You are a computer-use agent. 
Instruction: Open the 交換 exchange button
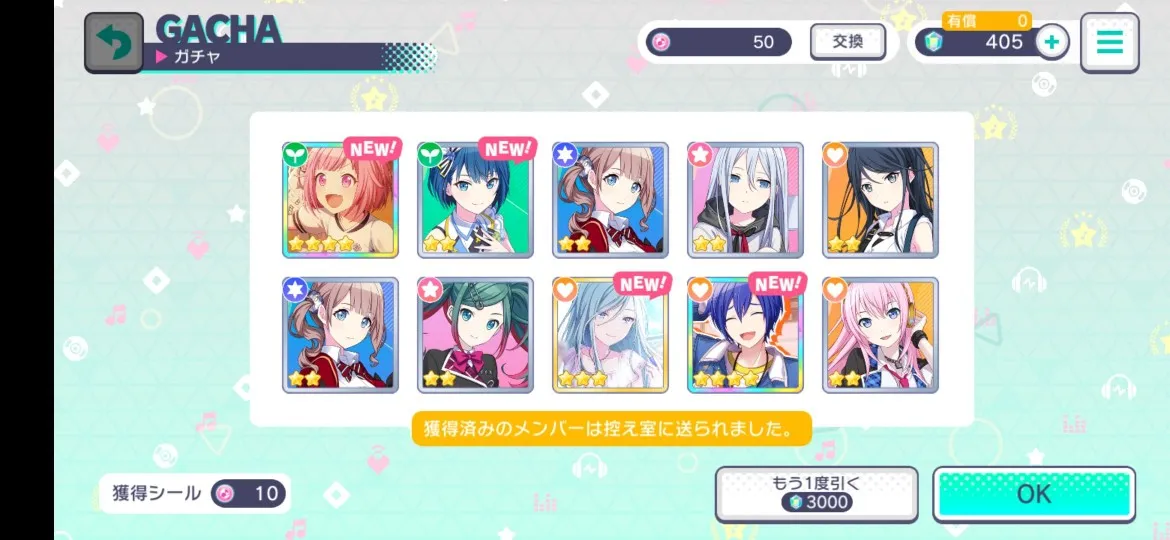[x=847, y=42]
